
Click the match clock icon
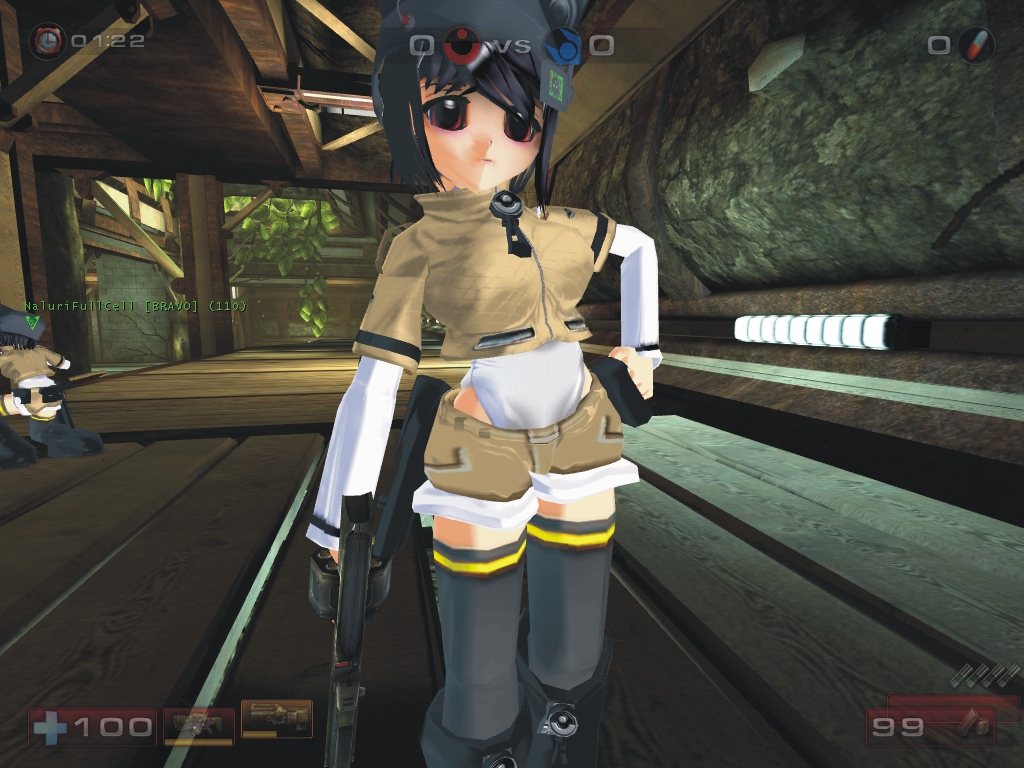[46, 41]
